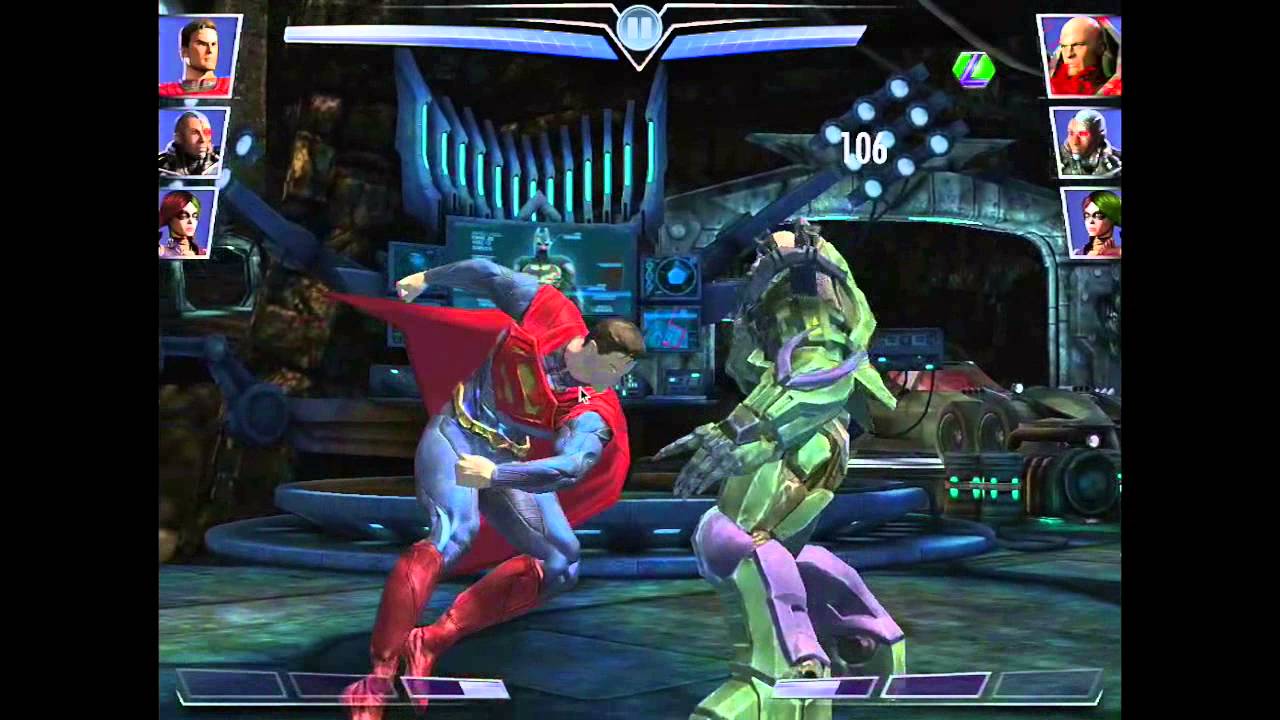Viewport: 1280px width, 720px height.
Task: Pause the fight with the pause button
Action: tap(639, 27)
